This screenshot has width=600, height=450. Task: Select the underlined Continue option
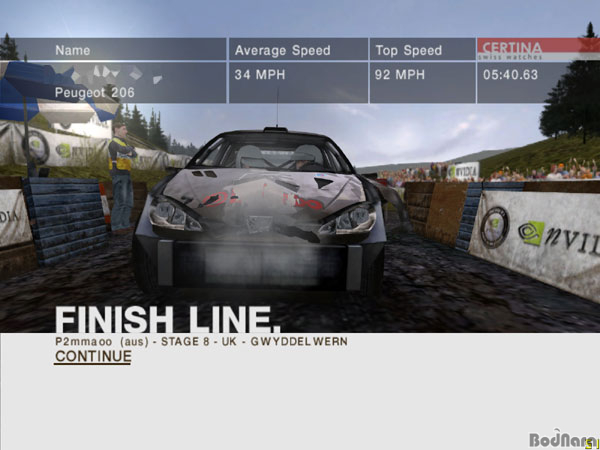[93, 356]
